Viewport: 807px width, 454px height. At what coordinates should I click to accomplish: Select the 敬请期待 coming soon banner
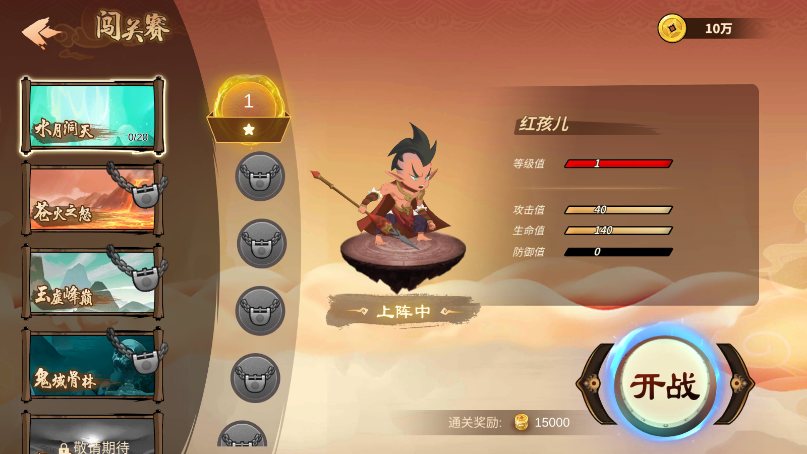pos(92,438)
